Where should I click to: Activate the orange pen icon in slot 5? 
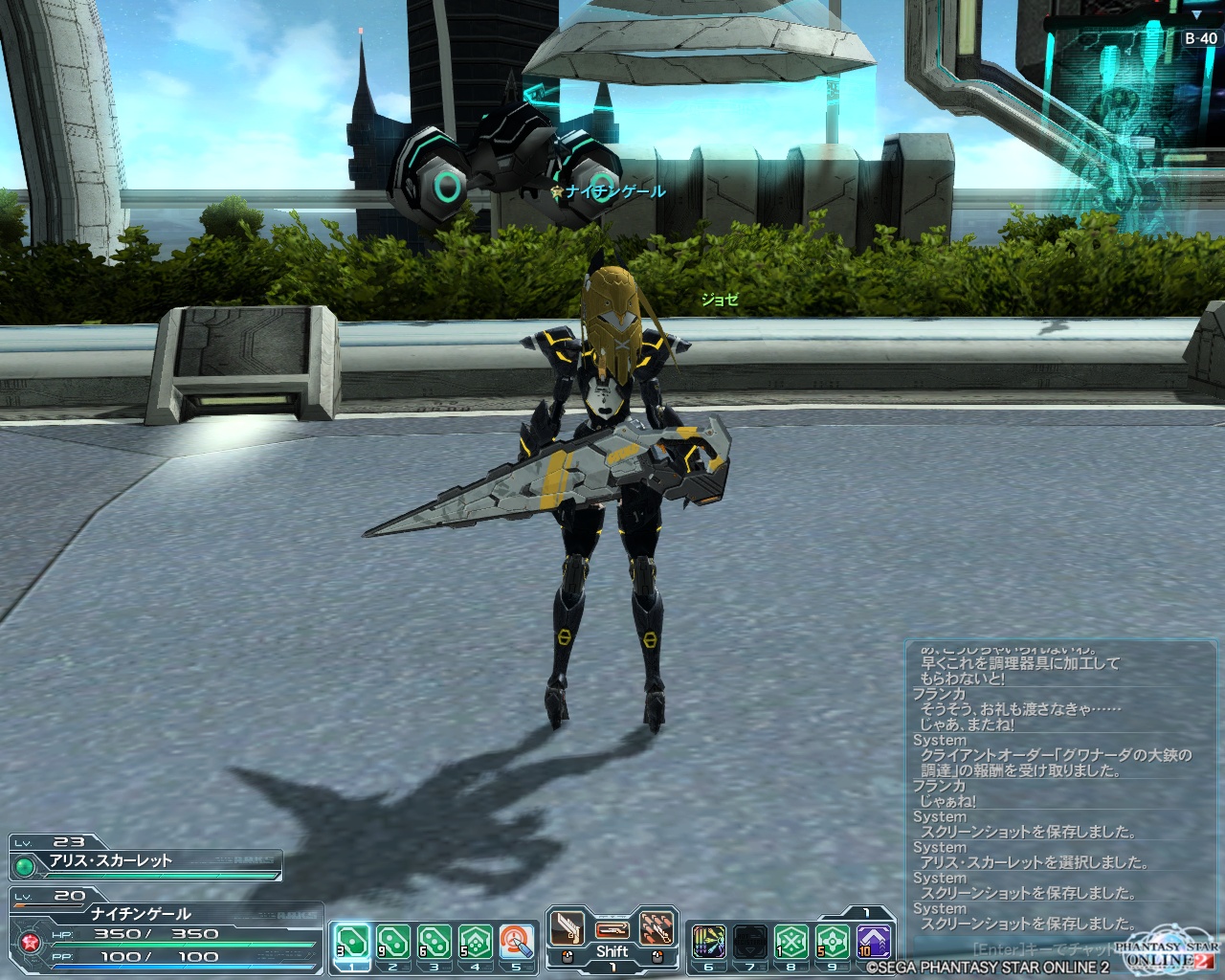pos(516,943)
